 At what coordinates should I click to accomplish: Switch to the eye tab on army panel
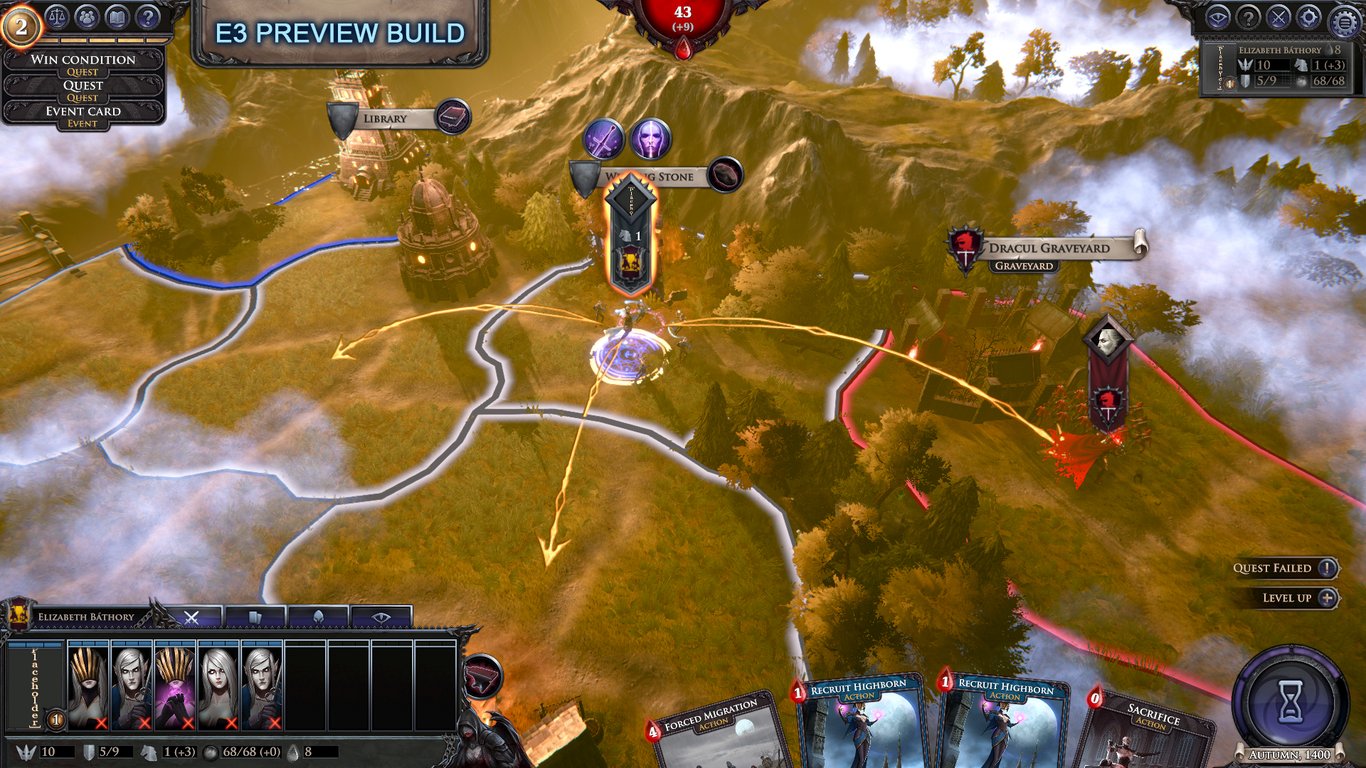[380, 617]
